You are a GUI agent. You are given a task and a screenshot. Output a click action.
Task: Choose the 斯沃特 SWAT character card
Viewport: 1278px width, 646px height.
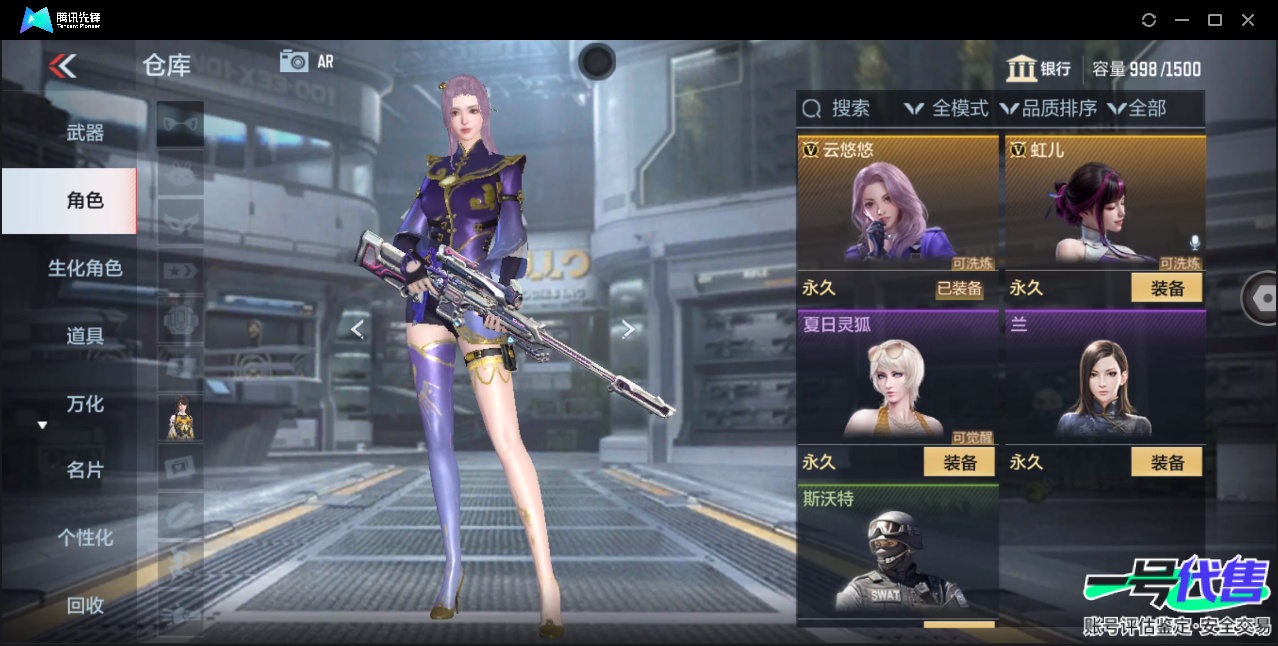tap(897, 555)
